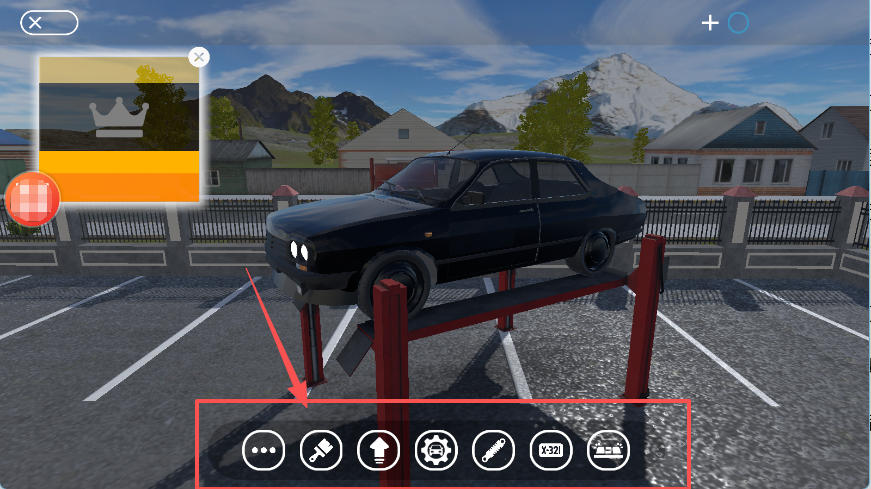Select the paintbrush paint tool
Viewport: 871px width, 489px height.
pyautogui.click(x=321, y=451)
